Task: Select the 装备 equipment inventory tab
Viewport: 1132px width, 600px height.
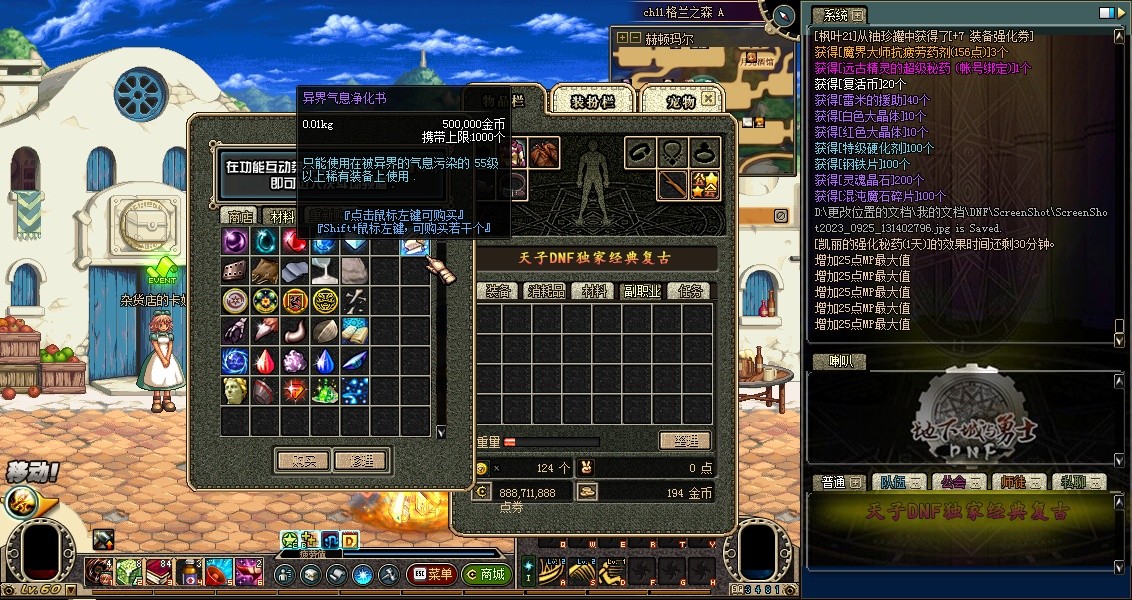Action: 498,291
